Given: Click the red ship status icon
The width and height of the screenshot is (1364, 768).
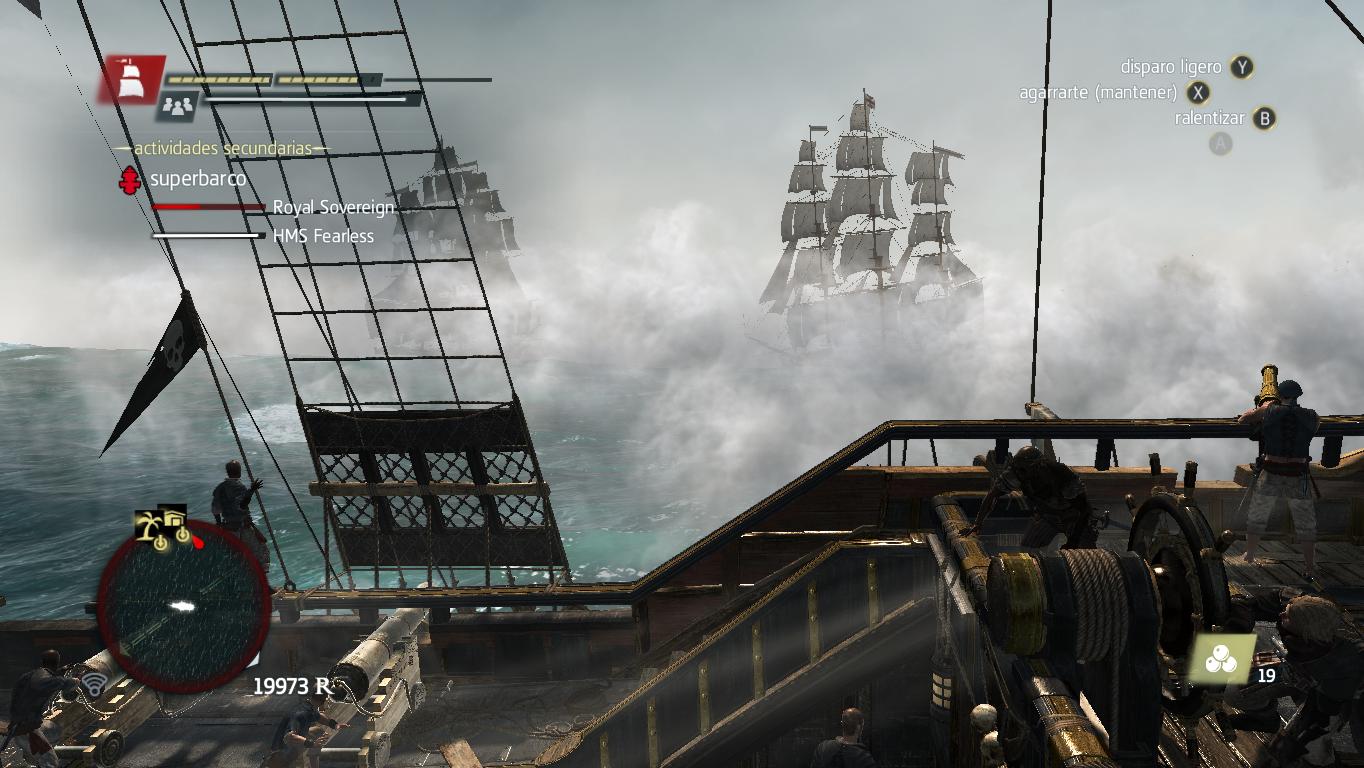Looking at the screenshot, I should tap(129, 80).
